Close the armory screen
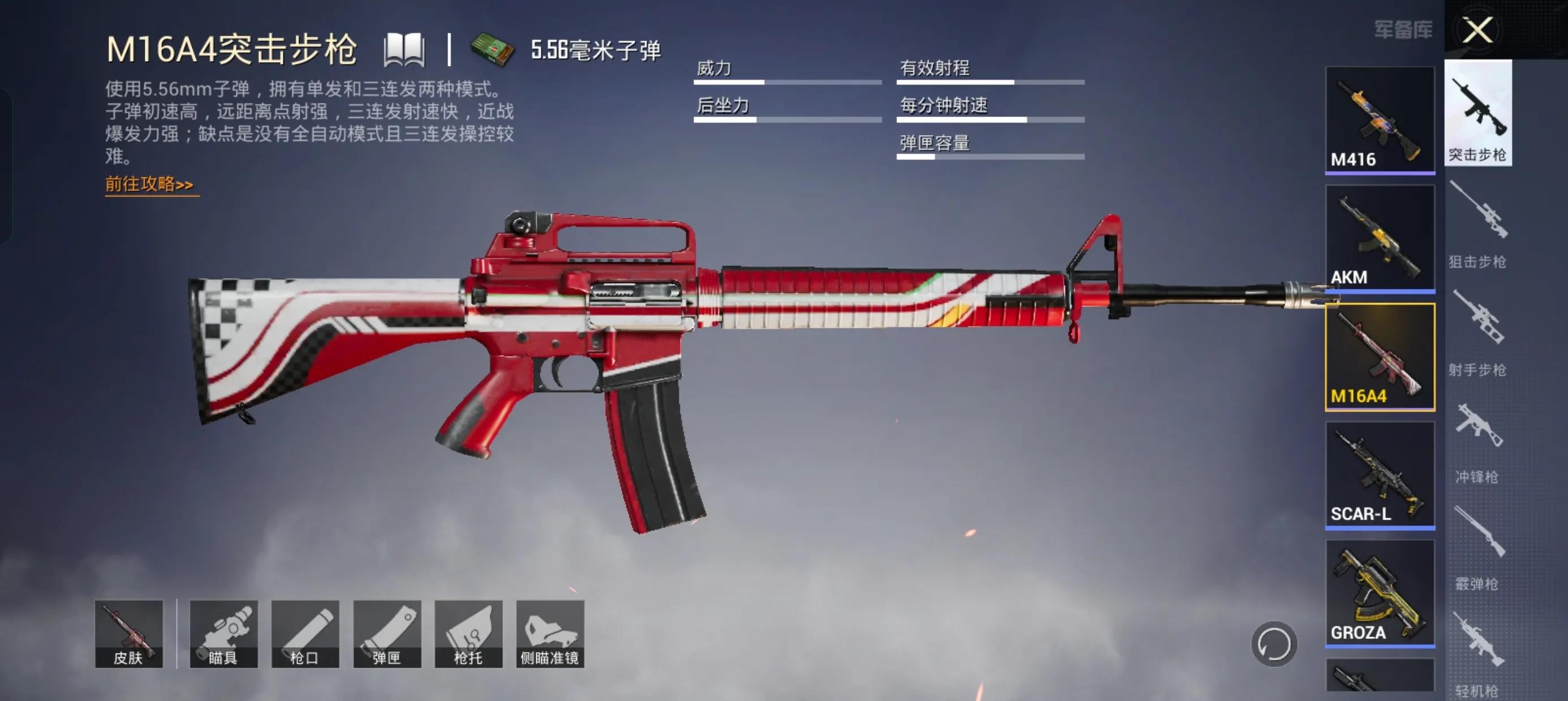The height and width of the screenshot is (701, 1568). (1477, 30)
